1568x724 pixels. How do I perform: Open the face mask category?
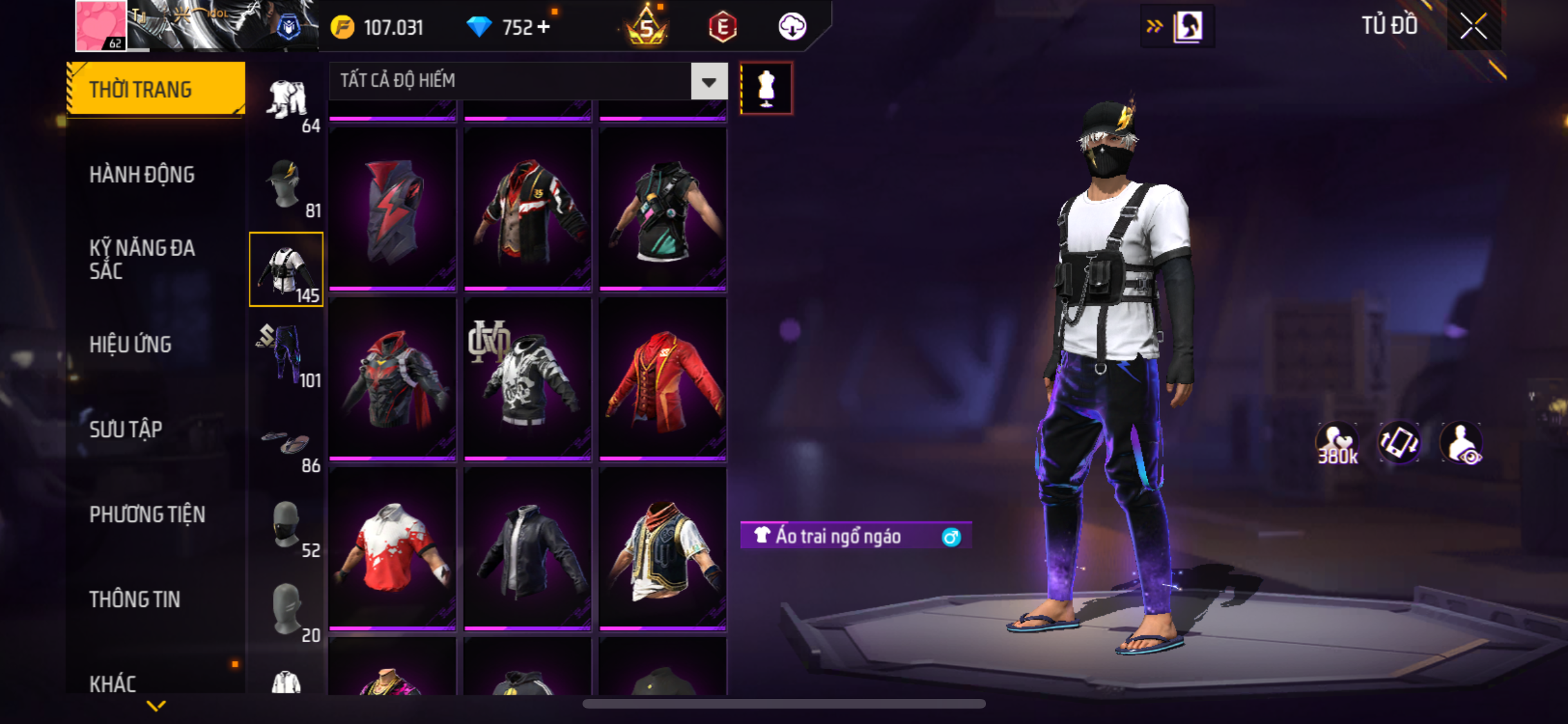tap(286, 525)
